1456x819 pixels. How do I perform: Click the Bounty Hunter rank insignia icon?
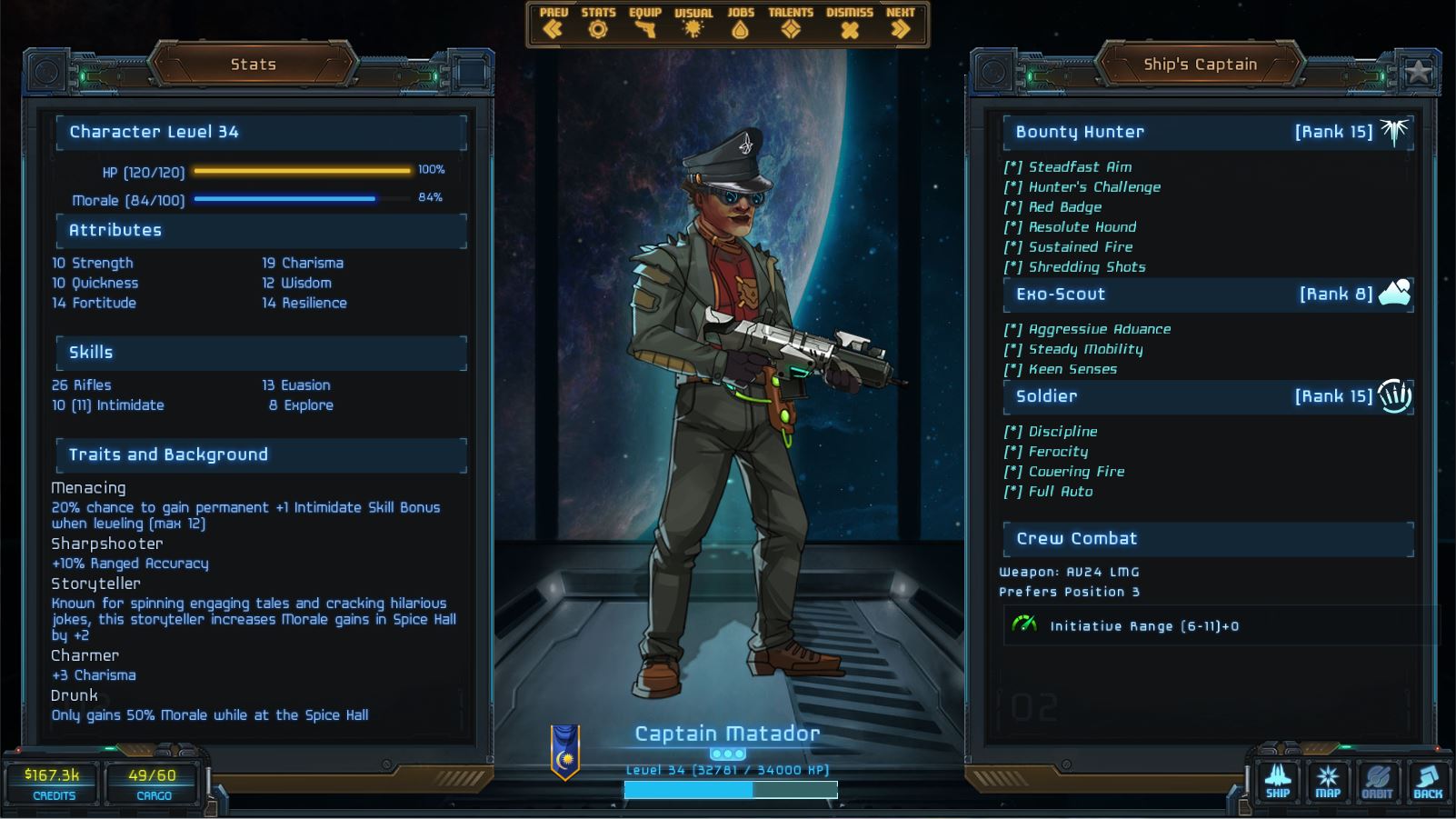point(1396,131)
